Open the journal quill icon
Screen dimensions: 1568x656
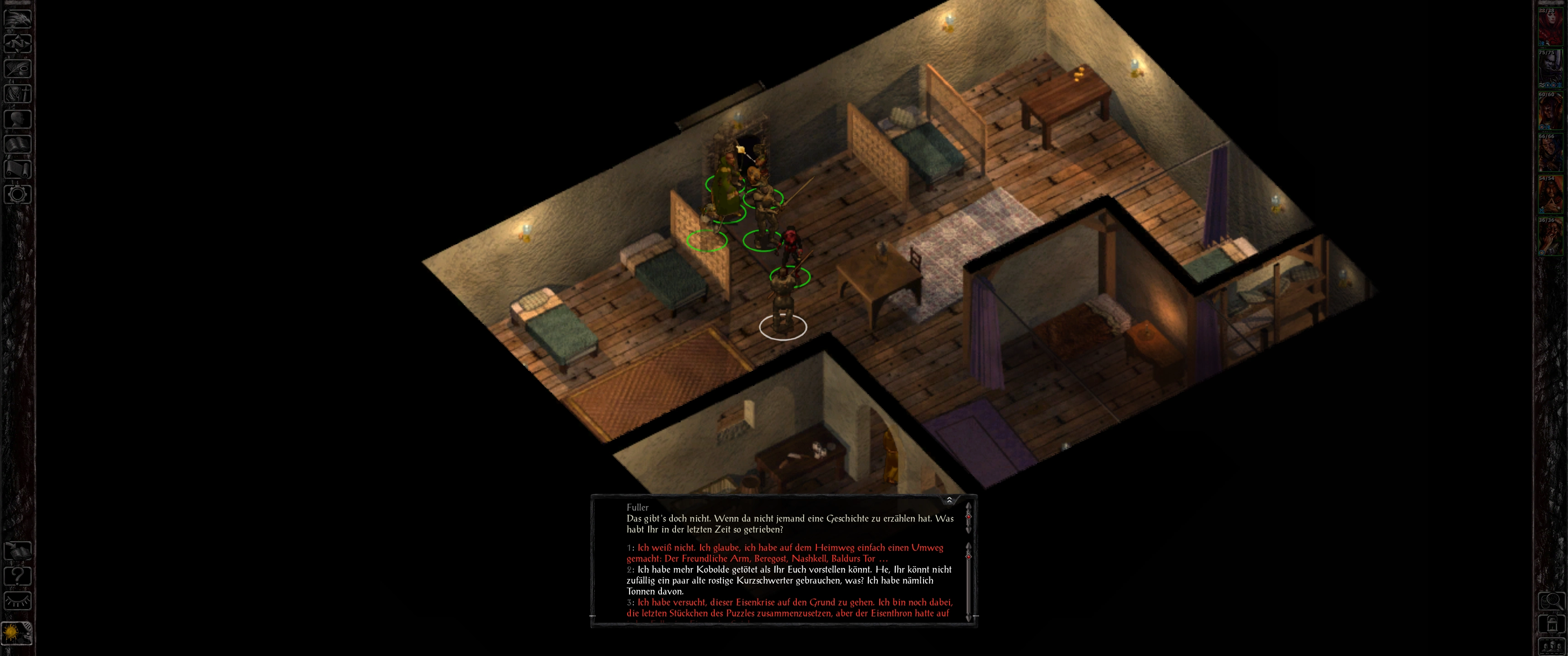click(18, 68)
